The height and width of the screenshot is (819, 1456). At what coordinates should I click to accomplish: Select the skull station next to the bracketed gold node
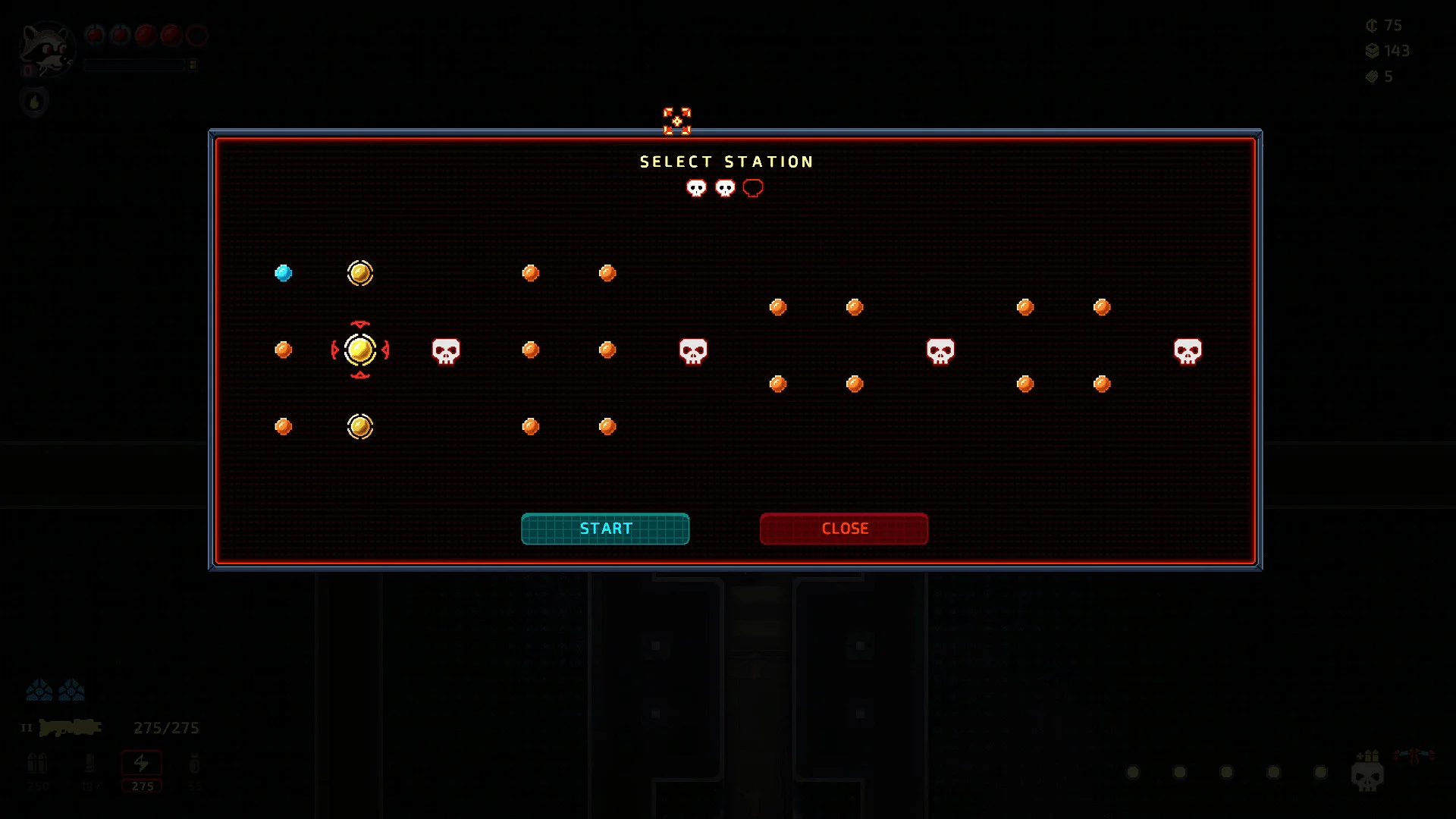click(x=446, y=351)
